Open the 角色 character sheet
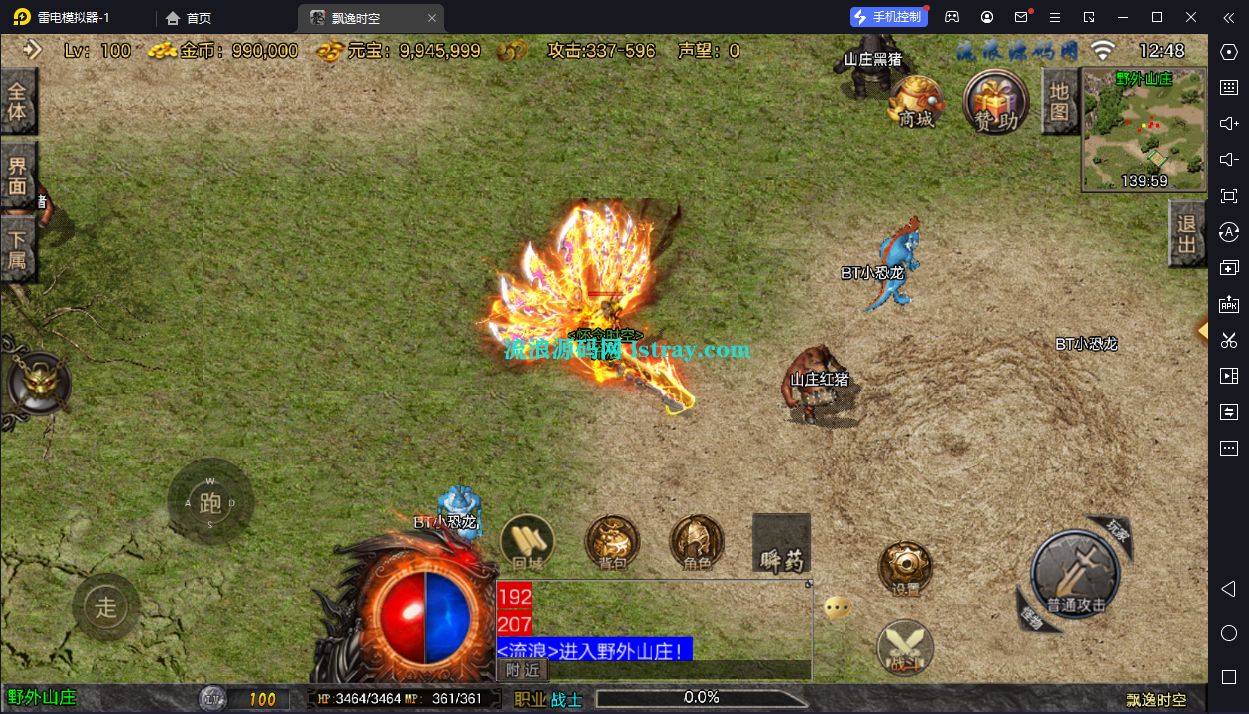1249x714 pixels. pos(697,544)
